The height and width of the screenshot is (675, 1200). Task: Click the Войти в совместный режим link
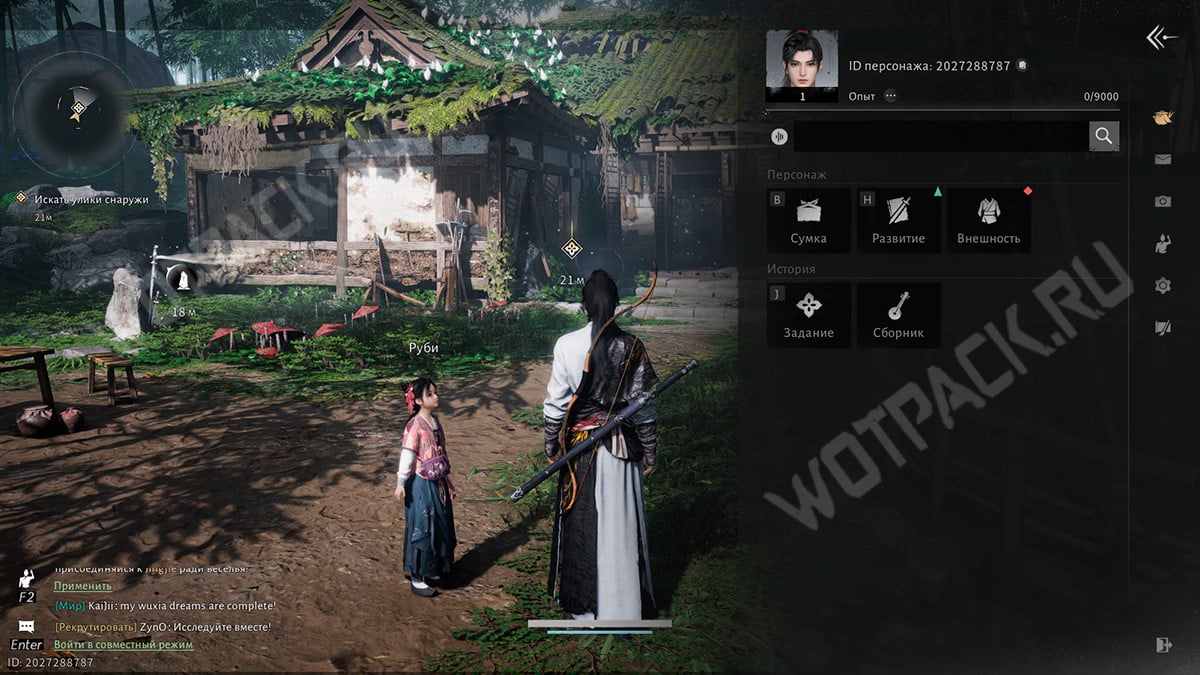point(123,645)
